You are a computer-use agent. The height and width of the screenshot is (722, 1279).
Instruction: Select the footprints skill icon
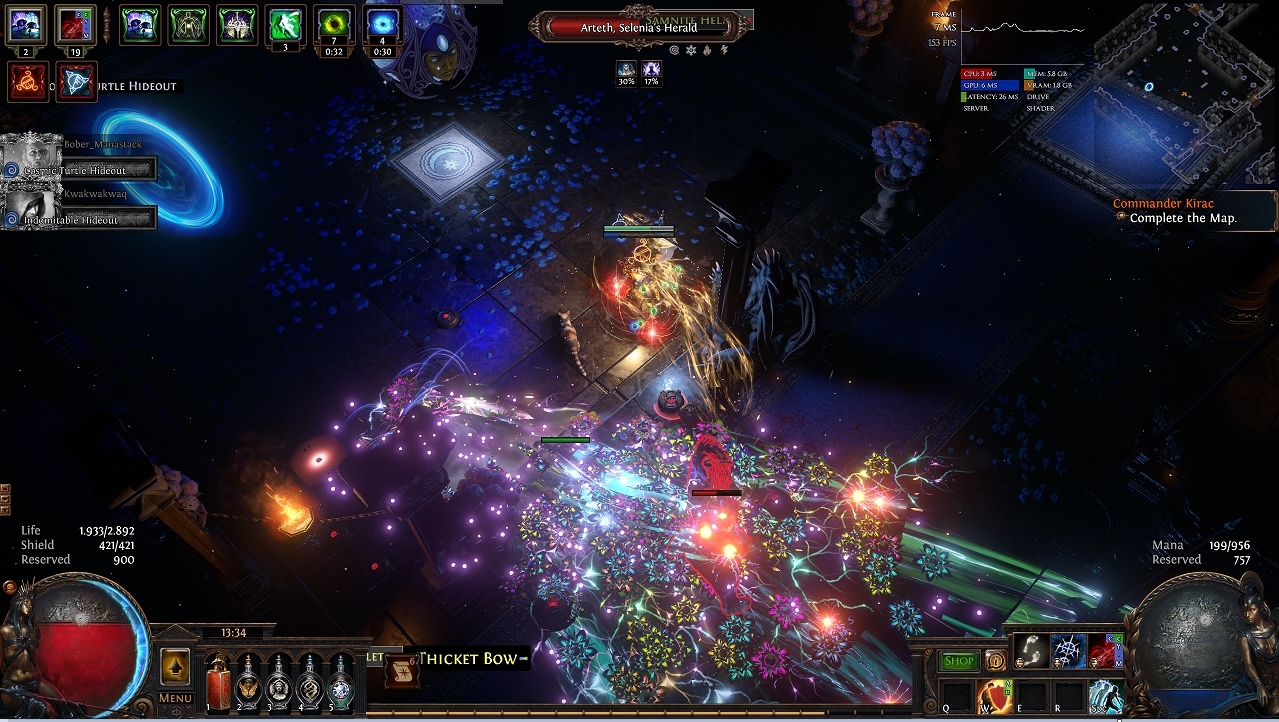coord(1030,651)
